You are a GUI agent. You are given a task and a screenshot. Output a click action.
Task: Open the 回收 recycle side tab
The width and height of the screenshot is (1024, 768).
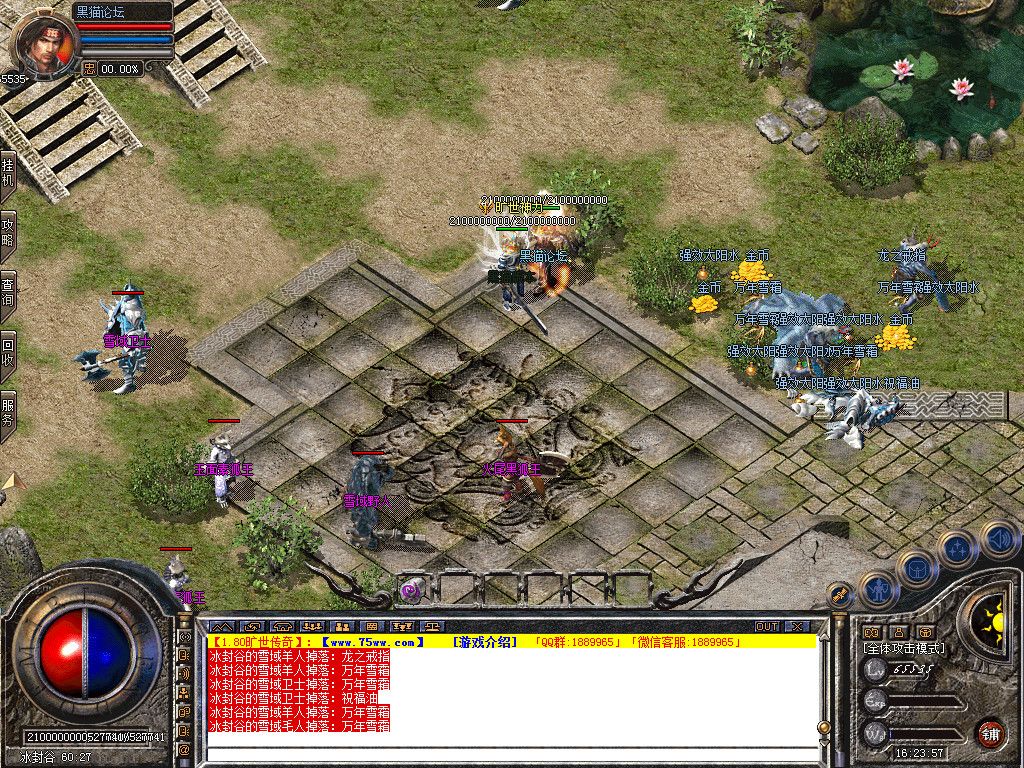[8, 352]
